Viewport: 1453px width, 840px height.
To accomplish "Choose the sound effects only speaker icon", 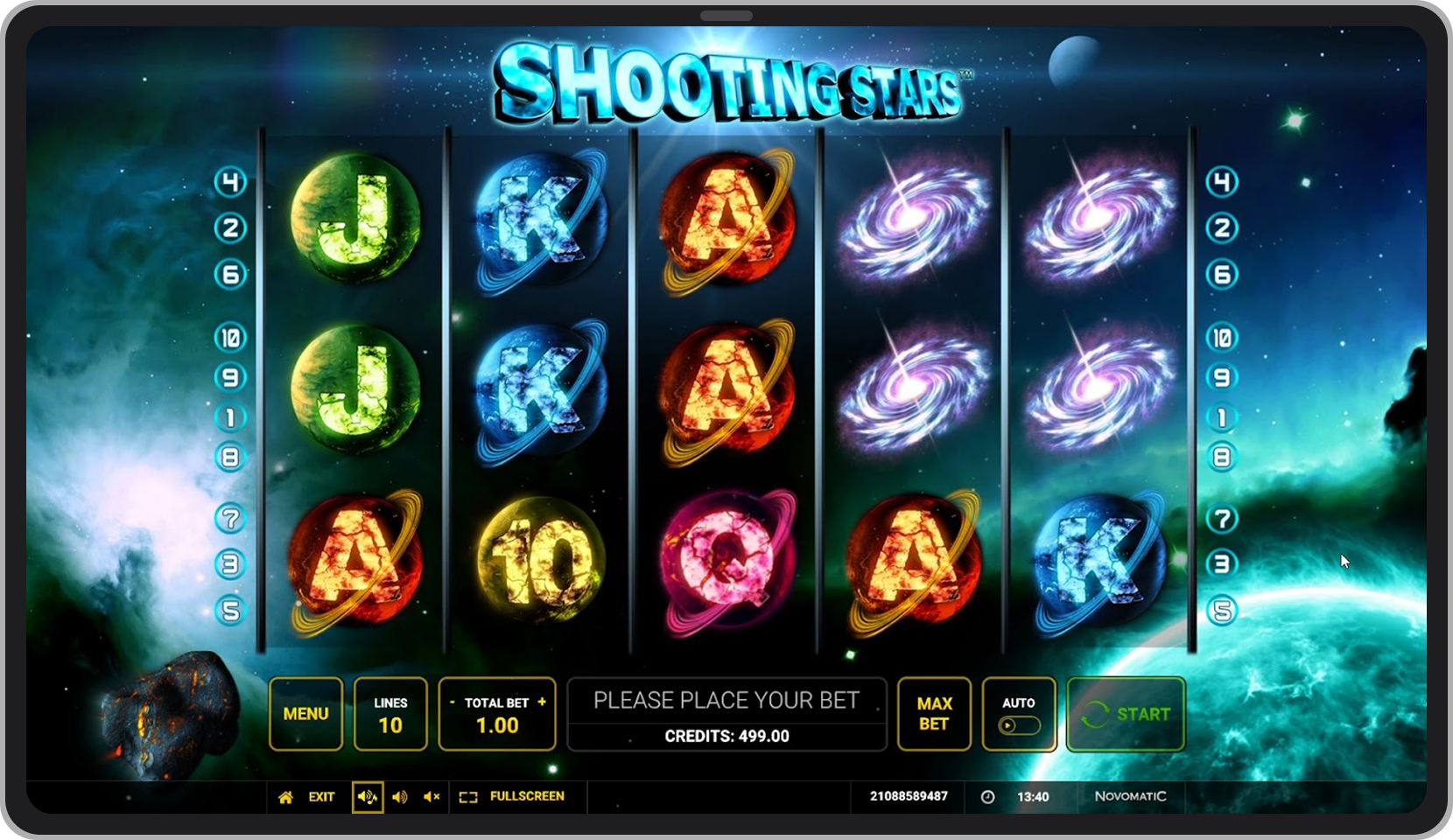I will (401, 797).
